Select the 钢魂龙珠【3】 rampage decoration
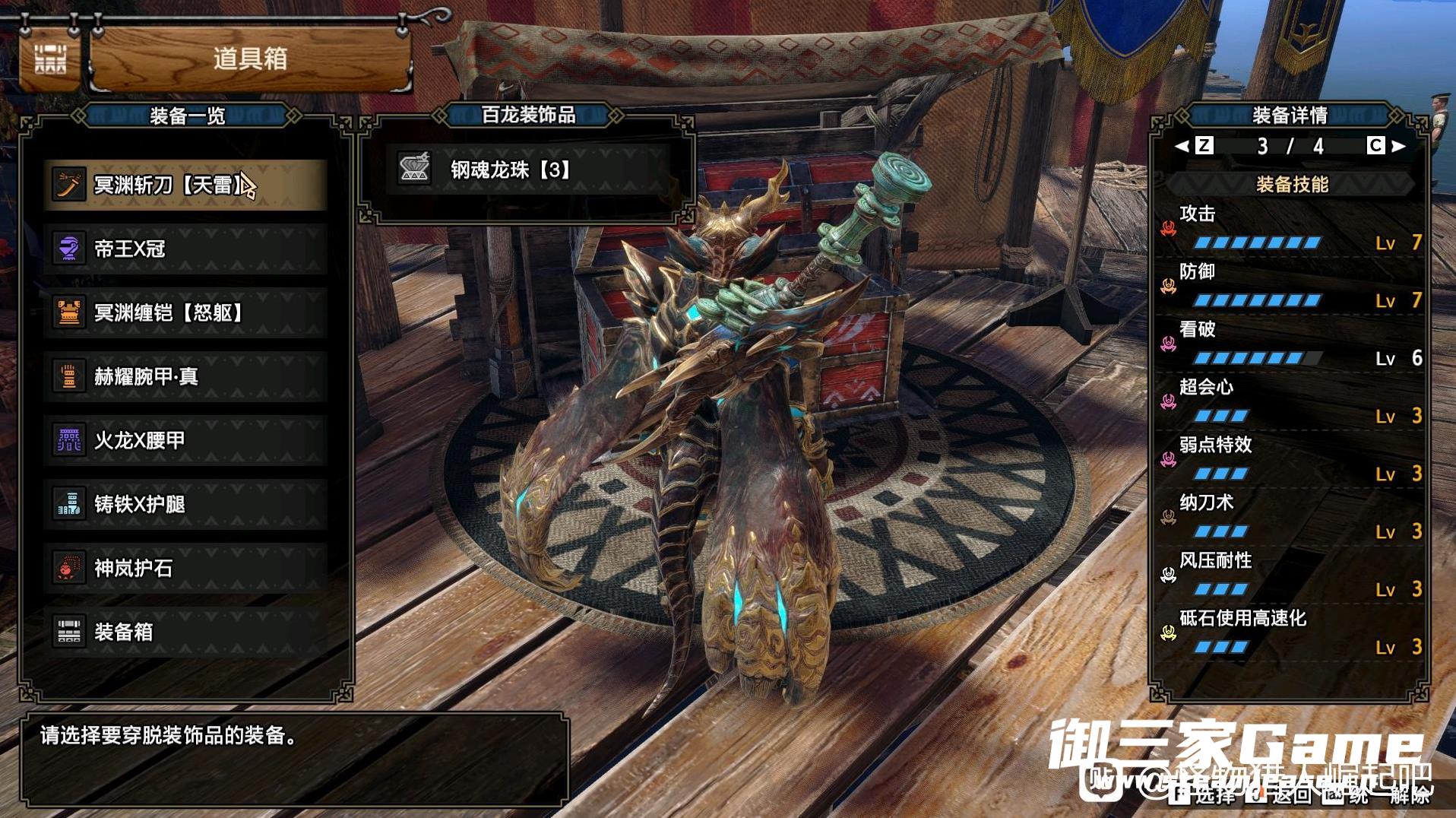Screen dimensions: 1456x818 [527, 170]
